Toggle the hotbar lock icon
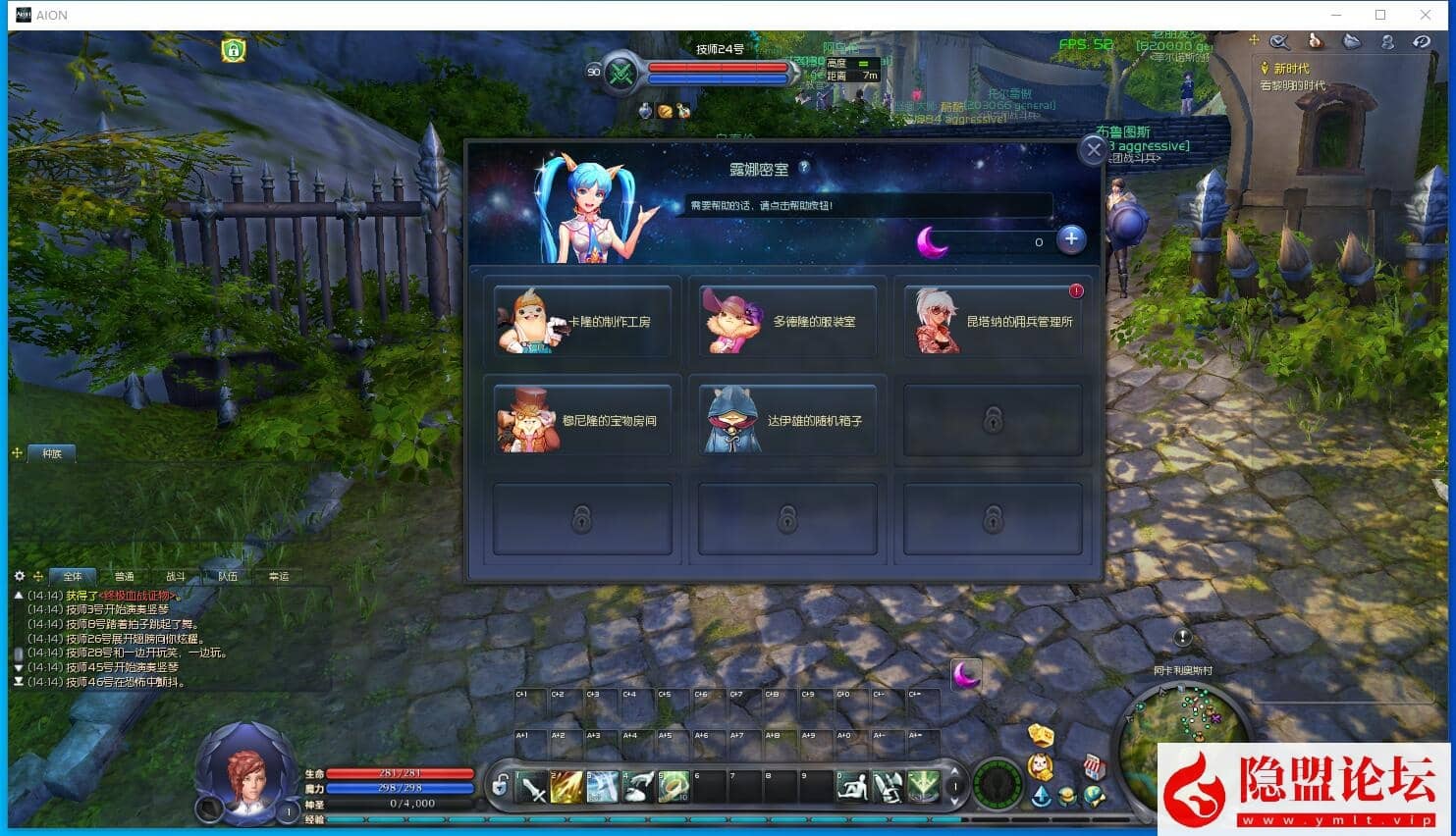The image size is (1456, 836). (x=501, y=786)
